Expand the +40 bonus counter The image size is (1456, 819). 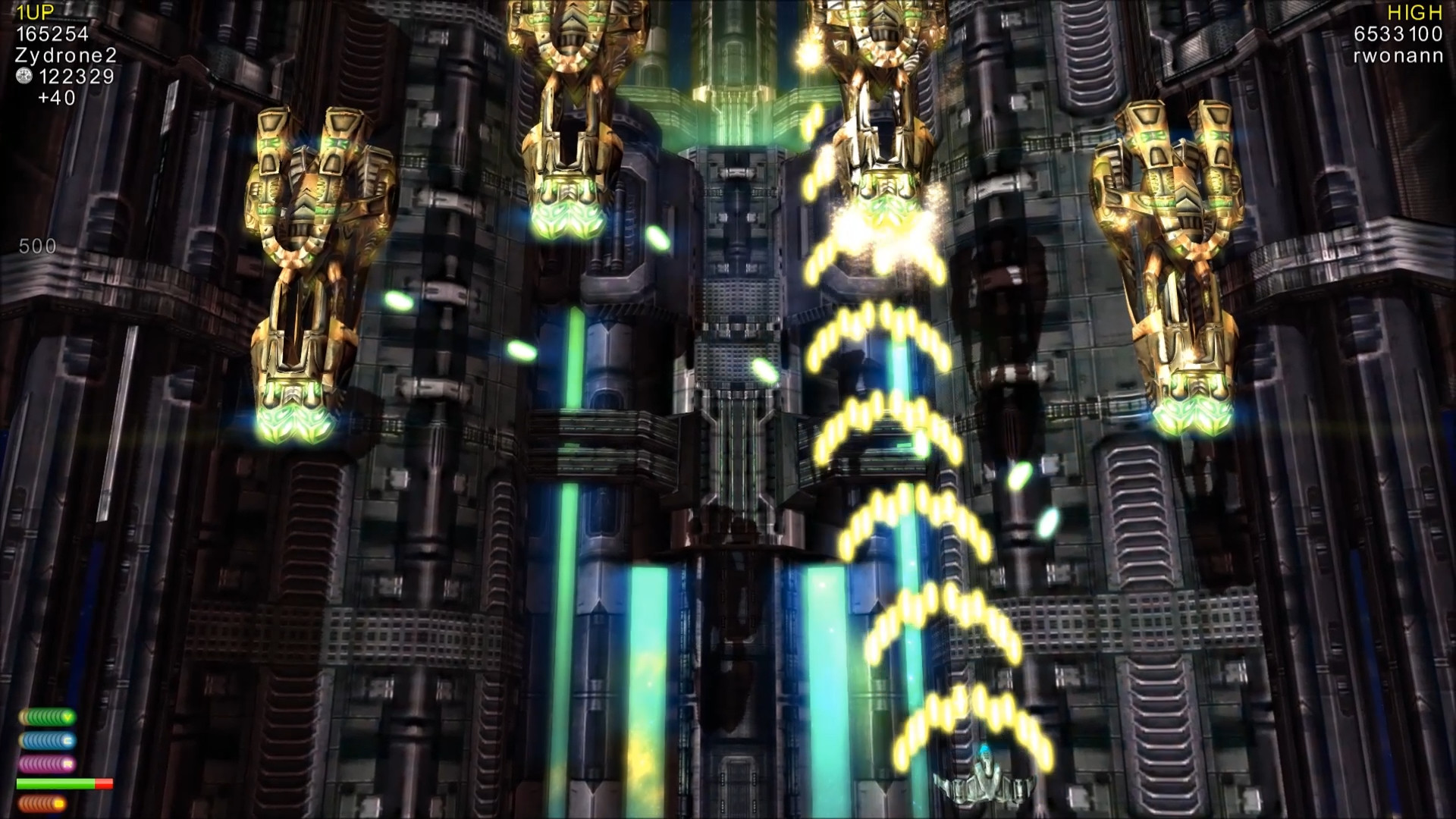pos(56,97)
